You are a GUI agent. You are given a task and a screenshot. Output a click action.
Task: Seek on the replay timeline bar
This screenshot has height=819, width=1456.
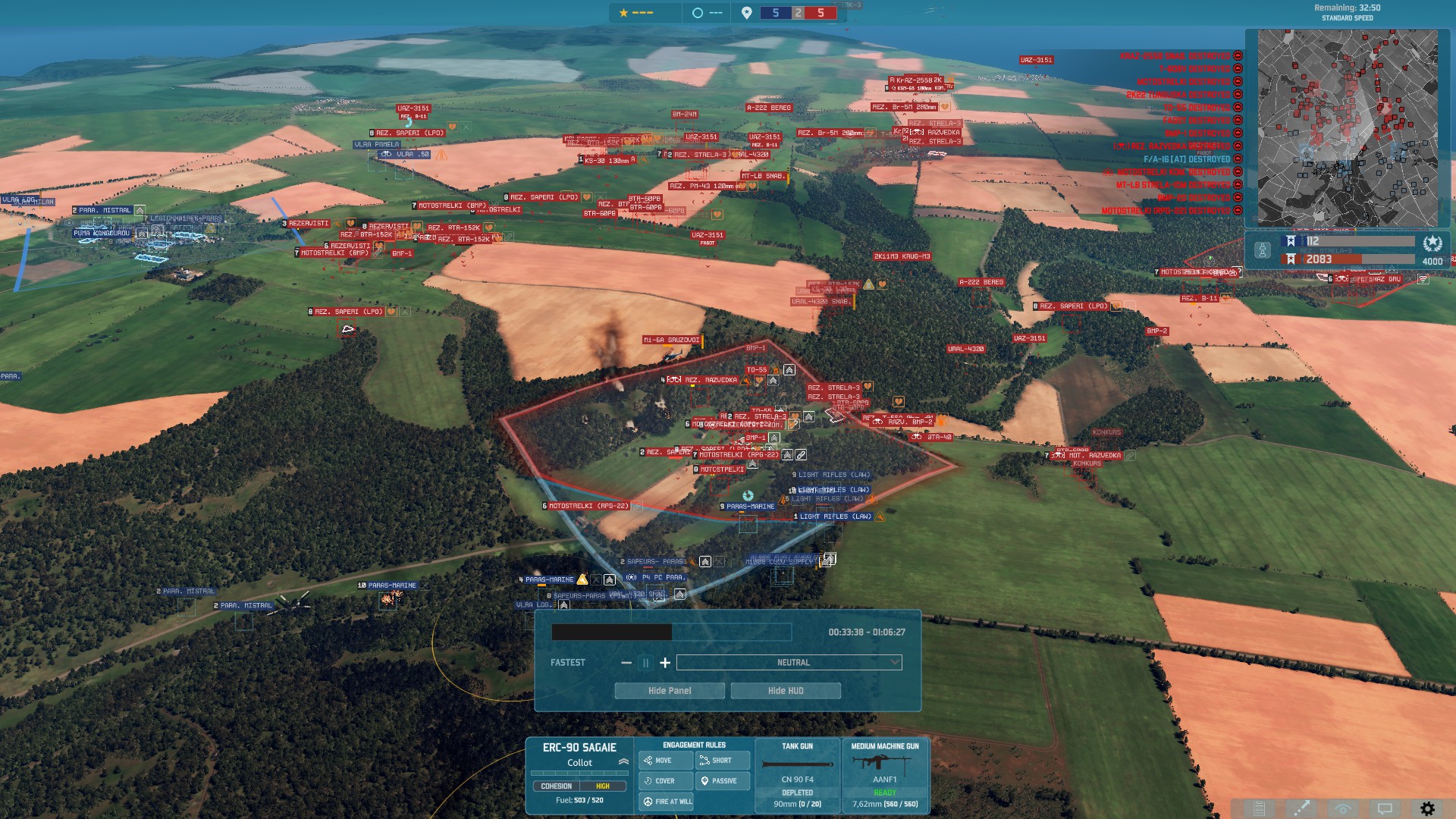tap(670, 632)
